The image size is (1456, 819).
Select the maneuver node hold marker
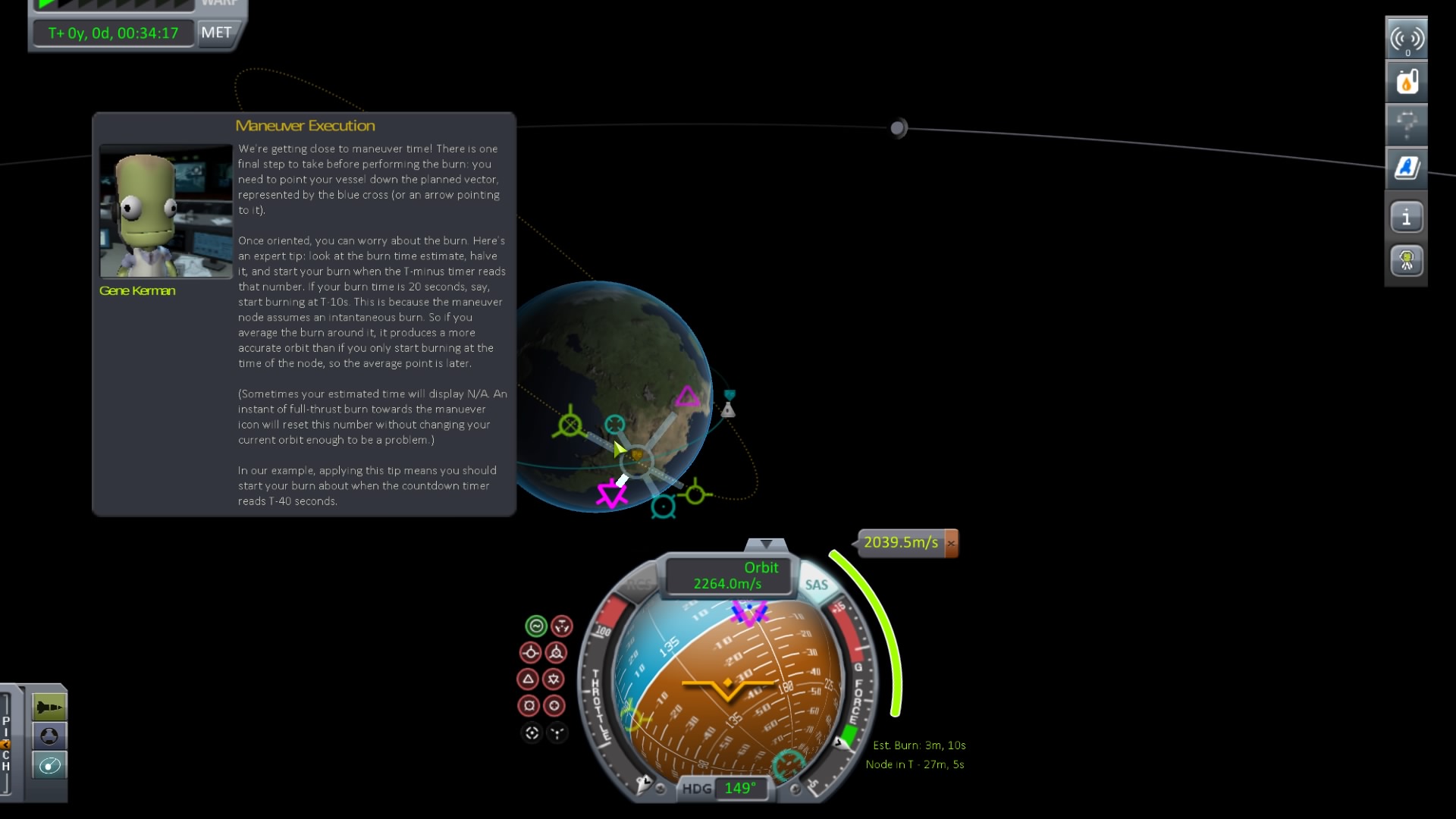point(560,626)
